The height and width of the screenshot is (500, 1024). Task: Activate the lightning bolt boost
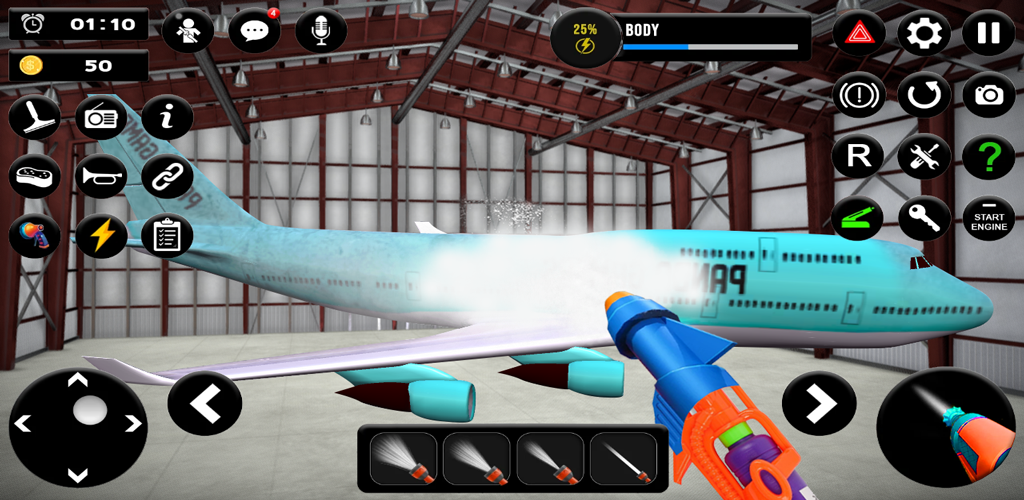[x=101, y=236]
